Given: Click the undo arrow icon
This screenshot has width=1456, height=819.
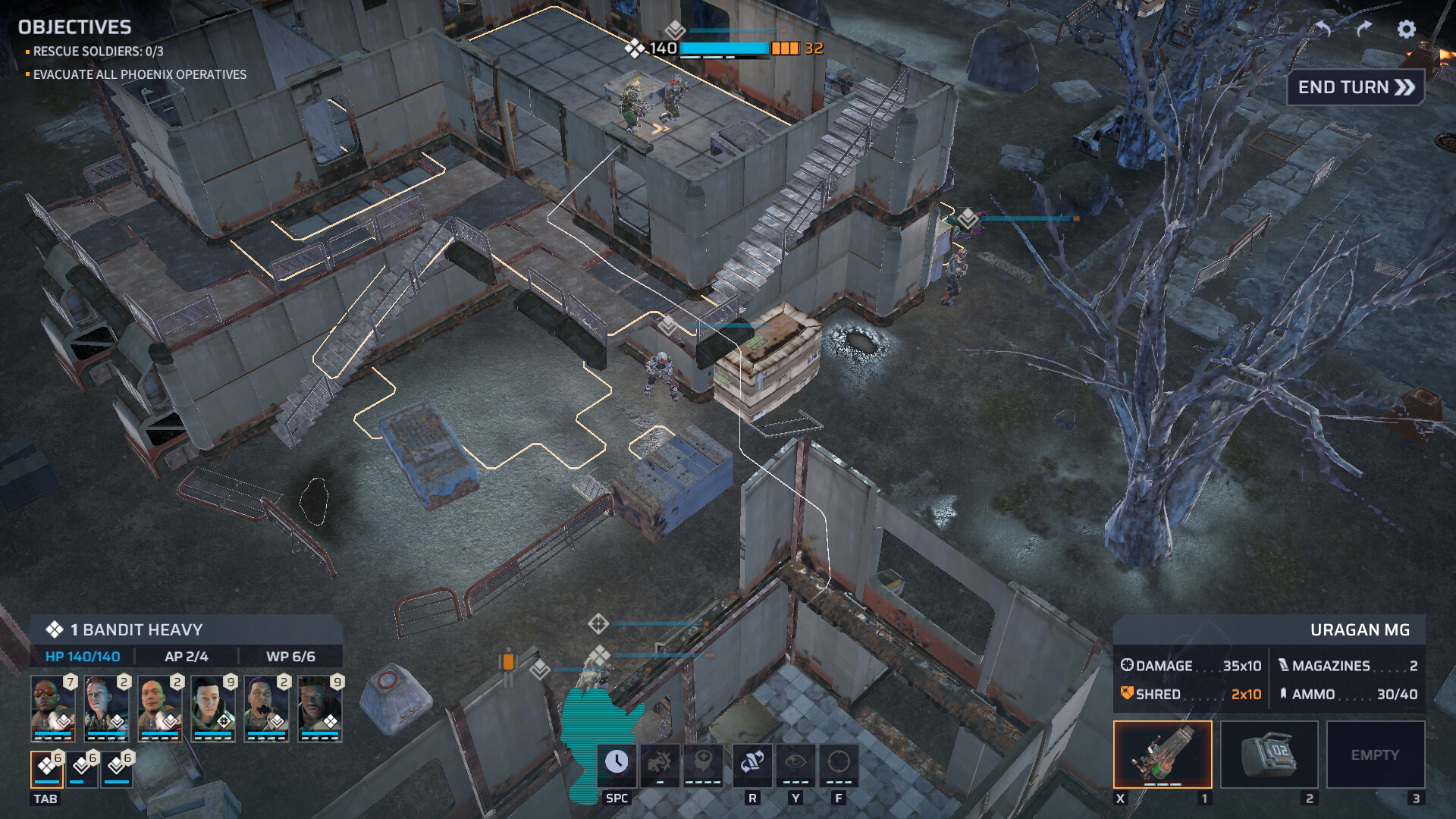Looking at the screenshot, I should pyautogui.click(x=1324, y=29).
